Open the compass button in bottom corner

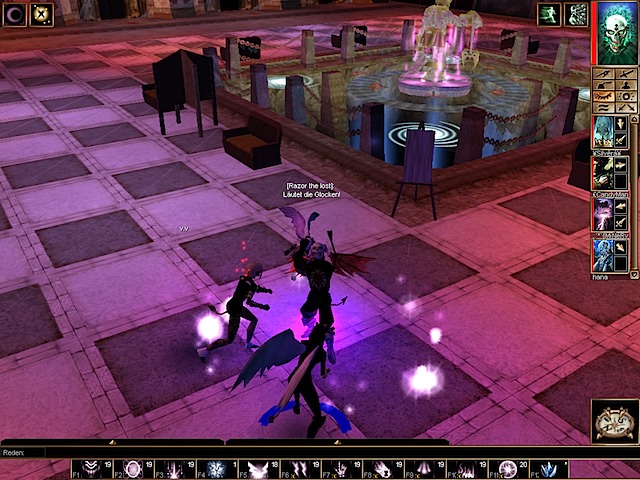[614, 420]
